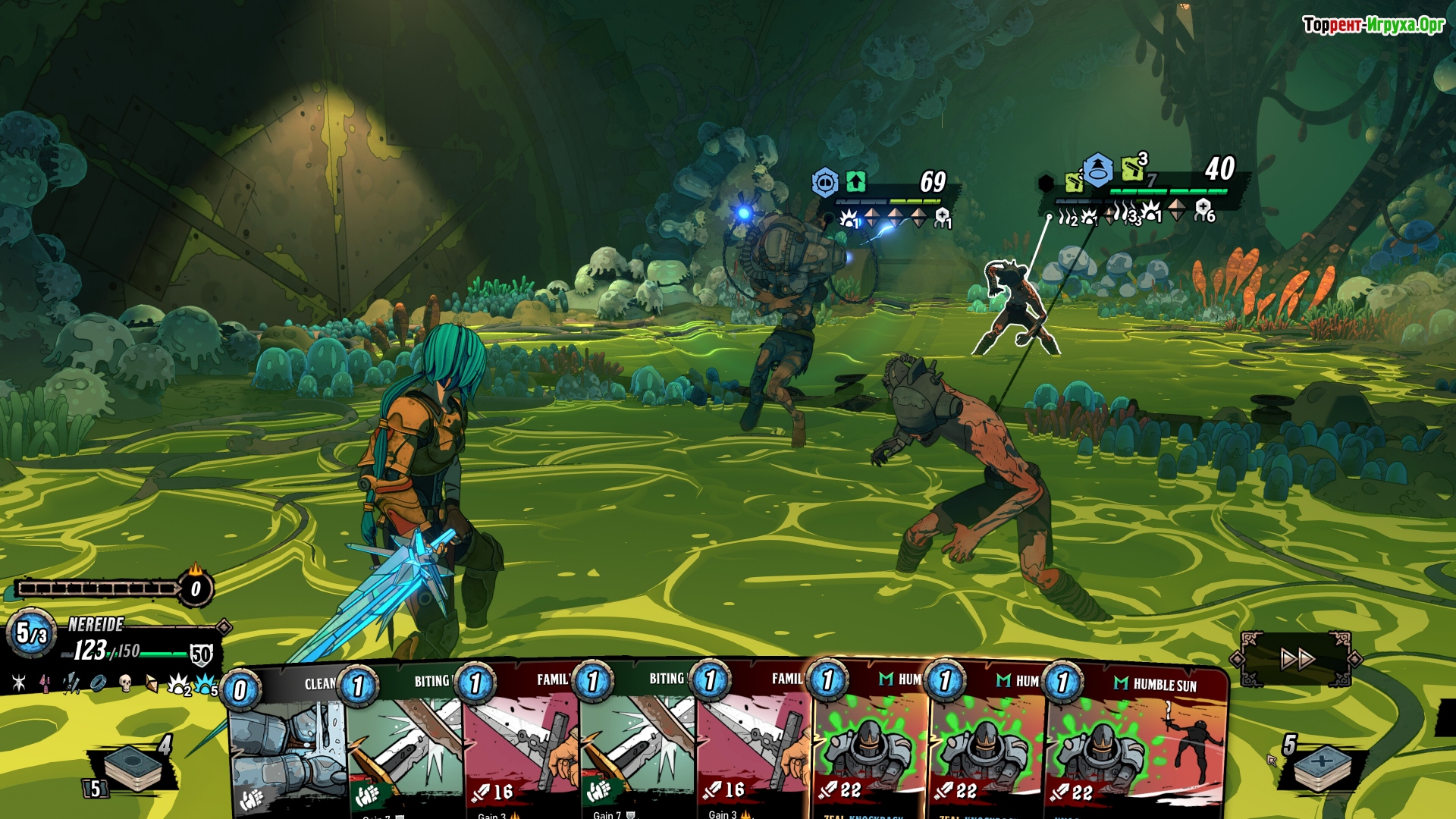1456x819 pixels.
Task: View the blue hexagon intent on 69 HP enemy
Action: 825,183
